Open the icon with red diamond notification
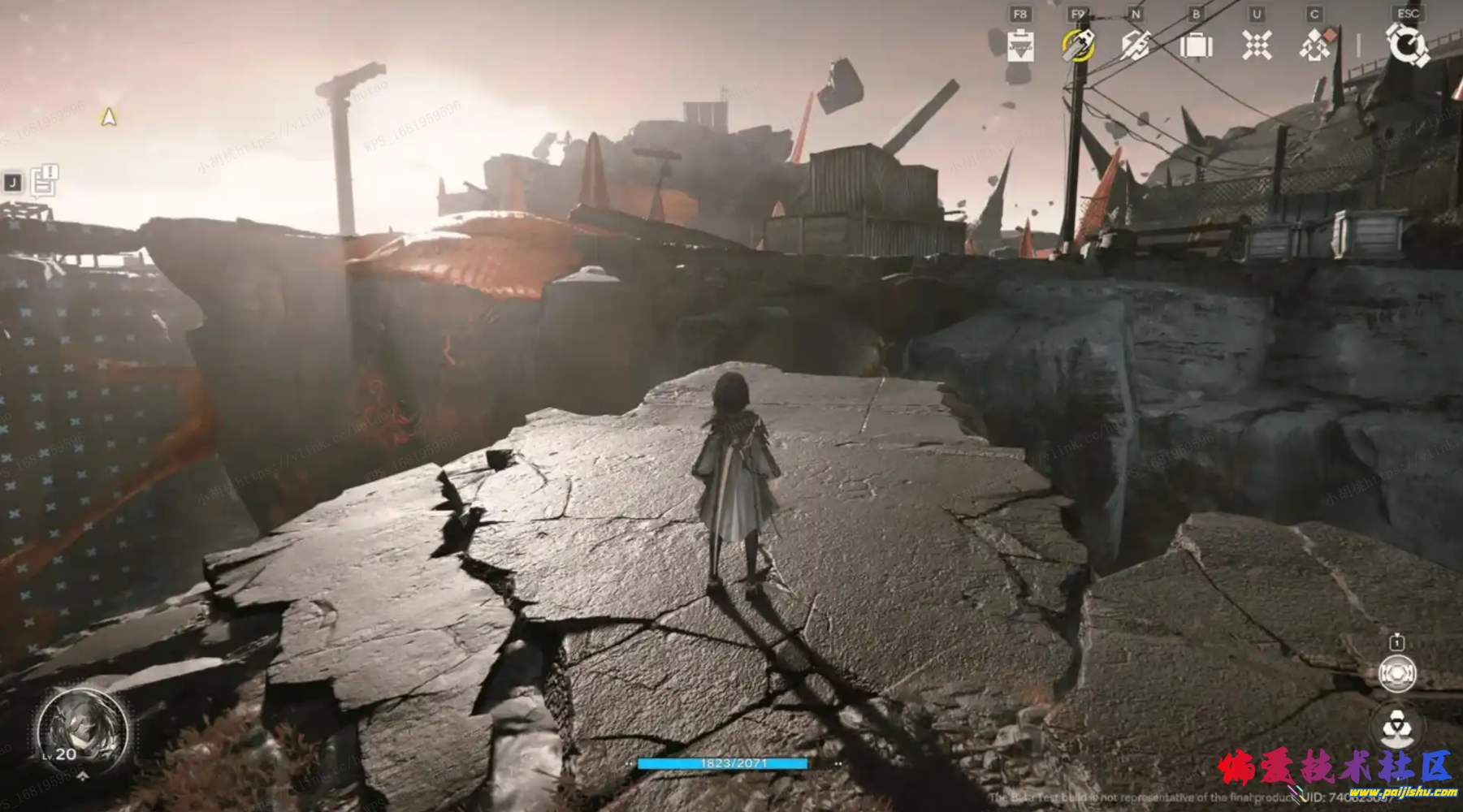 click(1316, 45)
